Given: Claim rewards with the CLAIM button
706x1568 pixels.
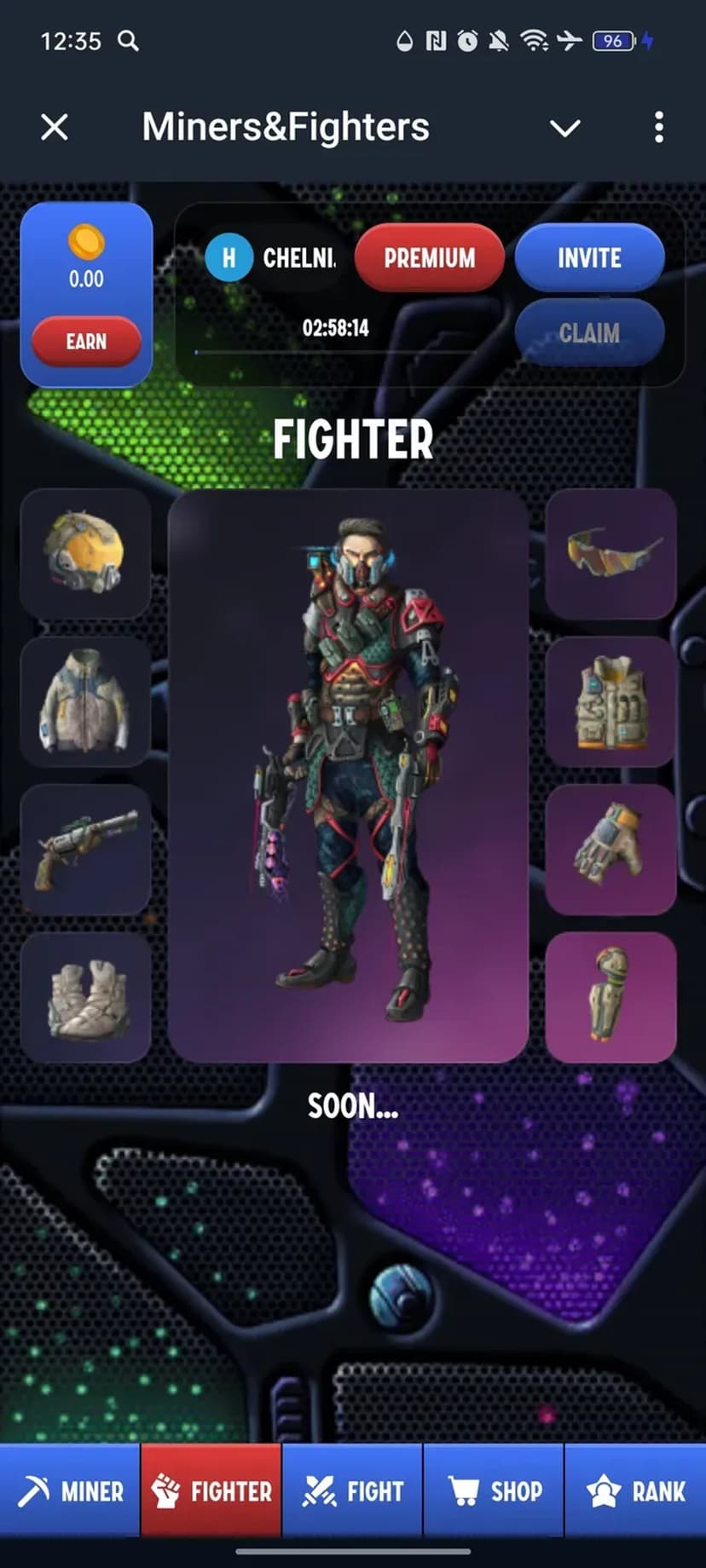Looking at the screenshot, I should coord(589,332).
